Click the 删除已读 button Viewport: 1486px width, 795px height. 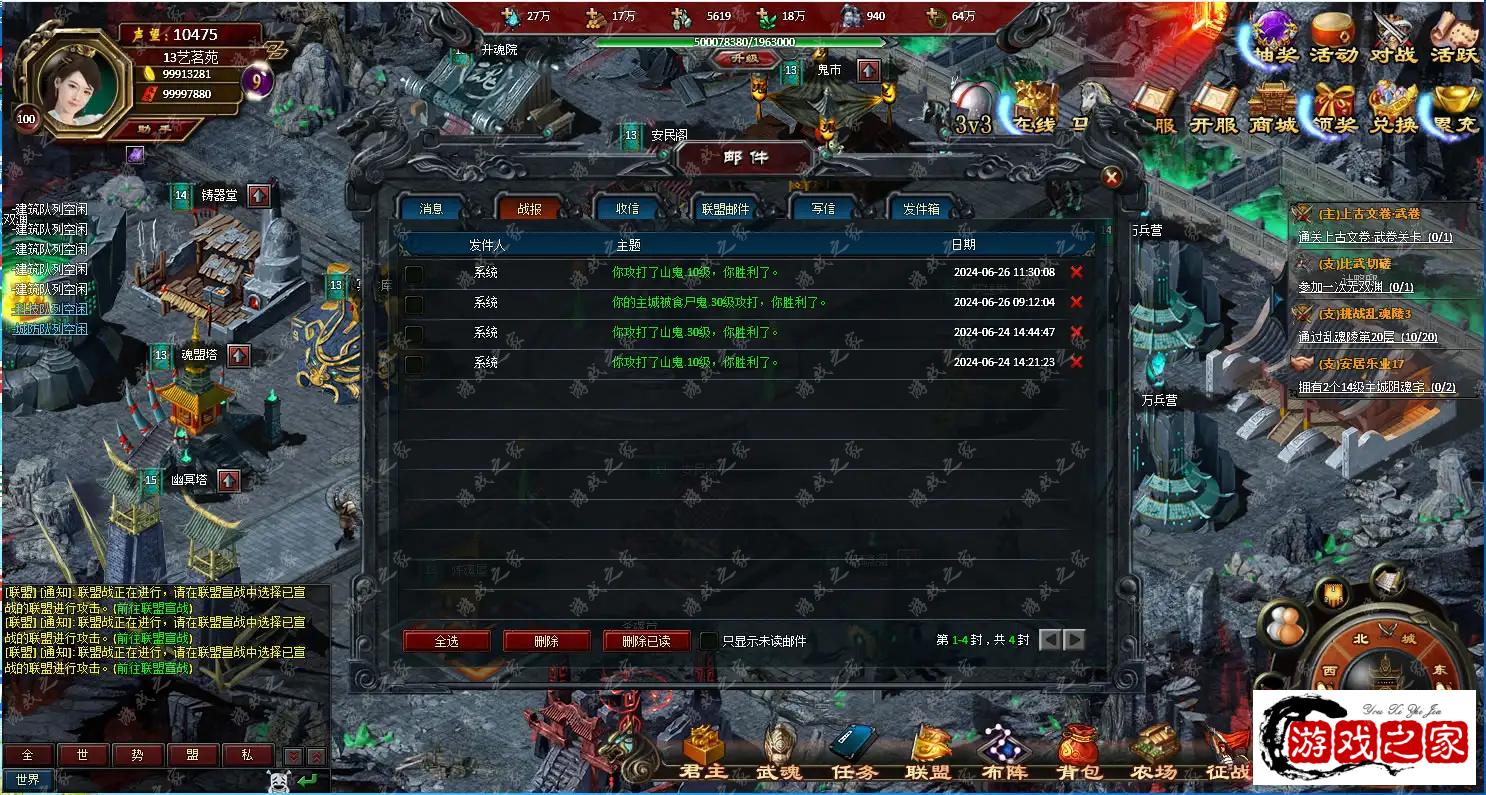pyautogui.click(x=646, y=641)
